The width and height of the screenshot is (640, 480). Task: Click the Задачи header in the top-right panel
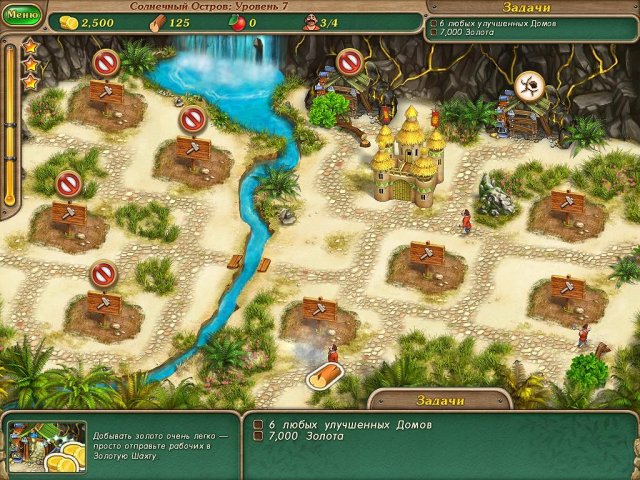tap(529, 7)
